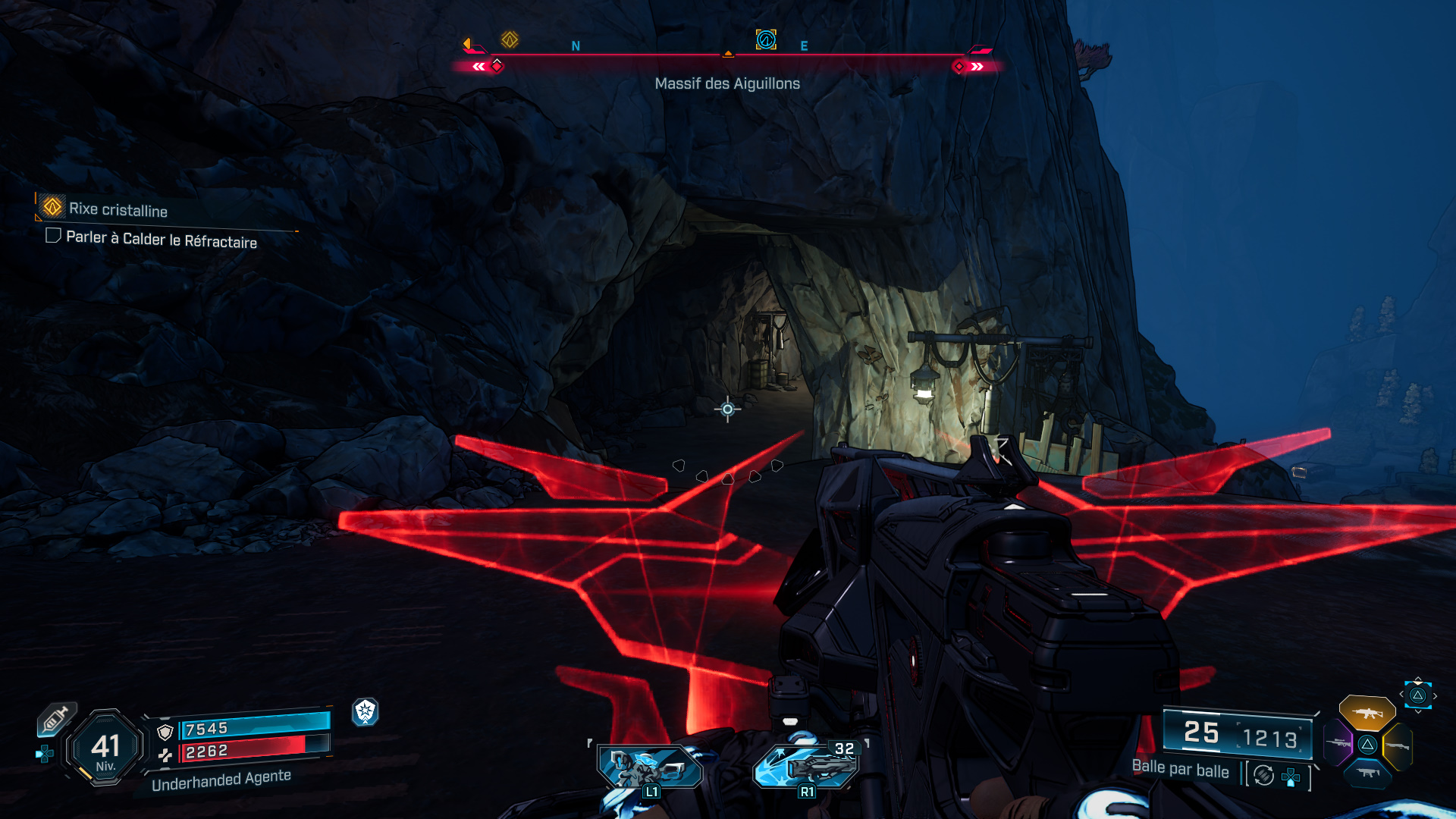Equip the purple sniper rifle weapon slot
Viewport: 1456px width, 819px height.
pos(1338,743)
